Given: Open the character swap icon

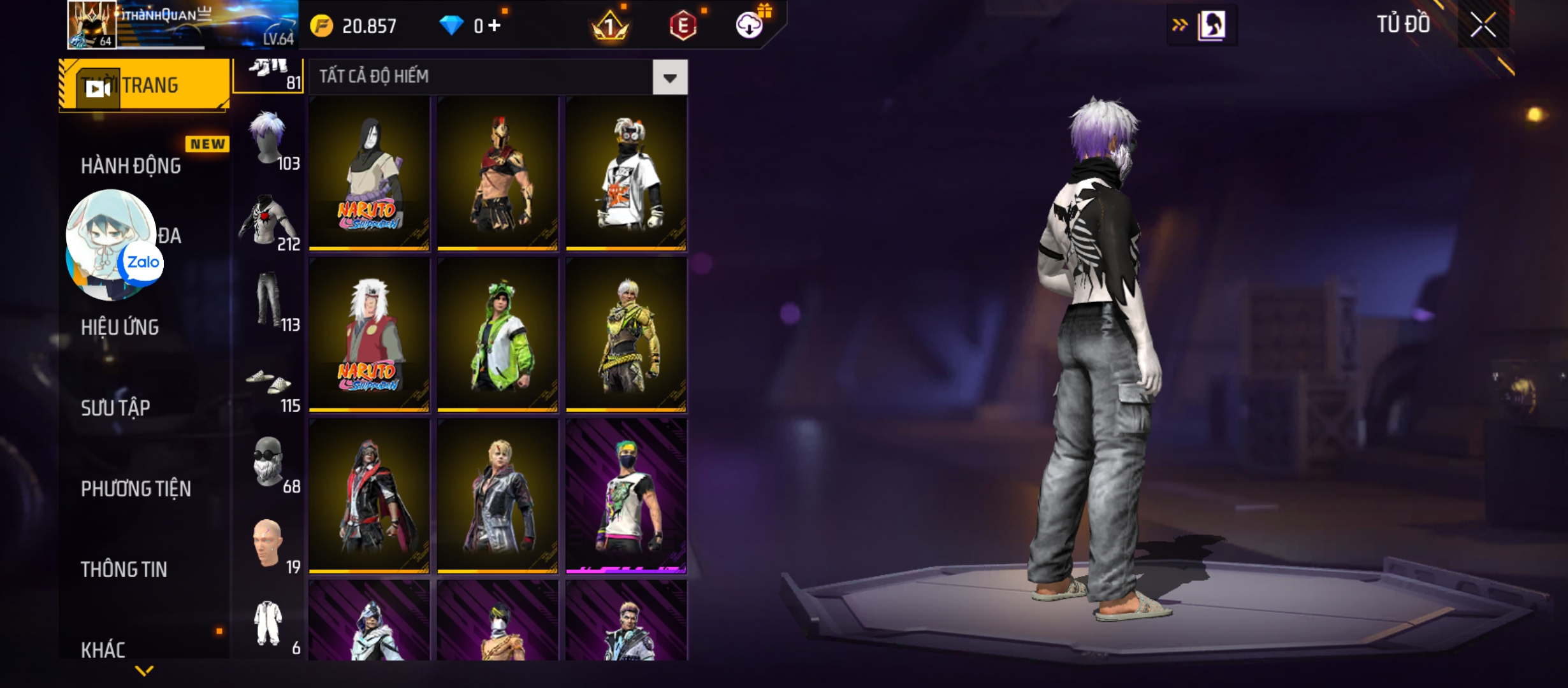Looking at the screenshot, I should click(x=1211, y=25).
